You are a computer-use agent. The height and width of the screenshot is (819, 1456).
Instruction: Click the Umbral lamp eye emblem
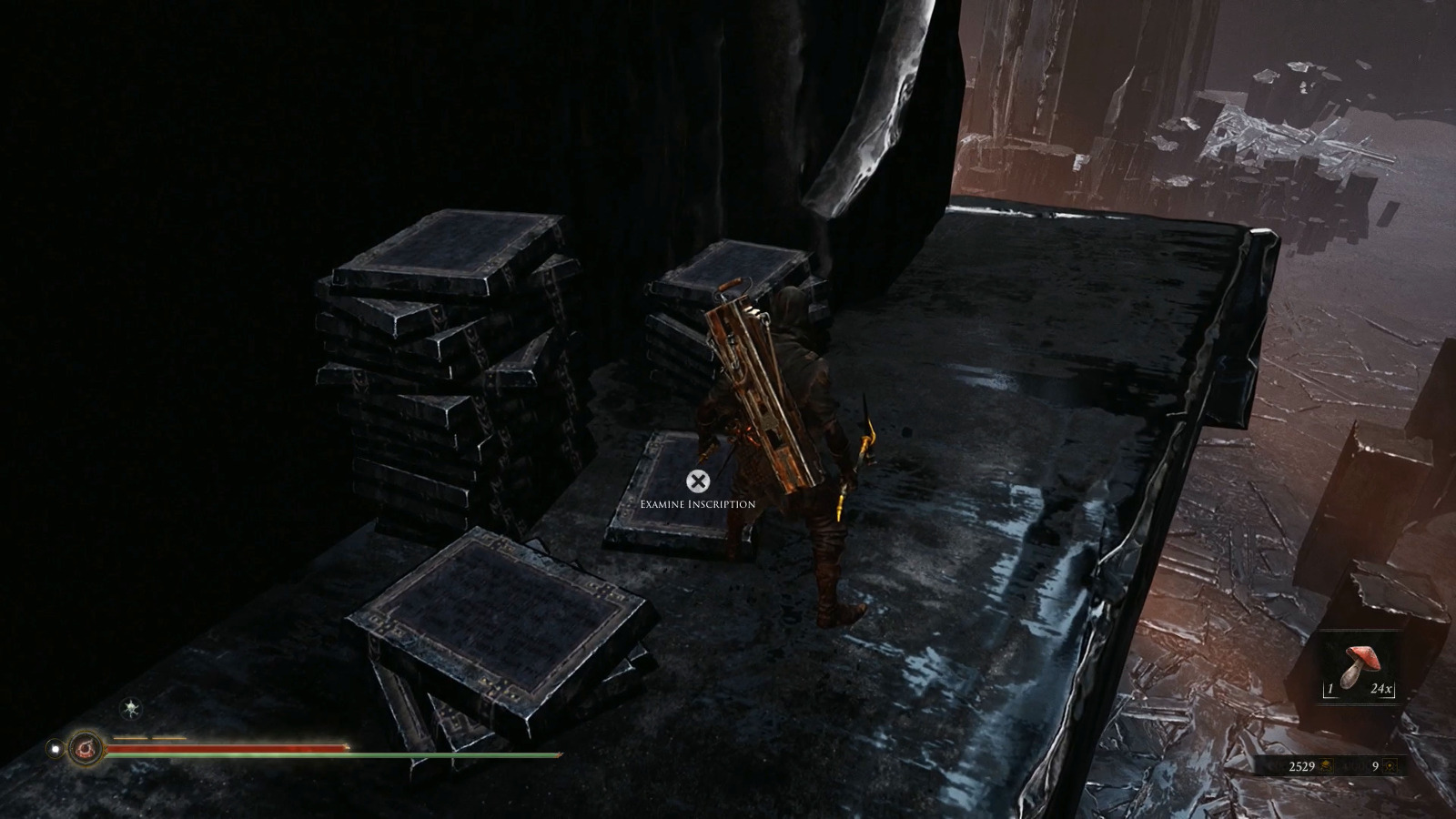pyautogui.click(x=84, y=748)
